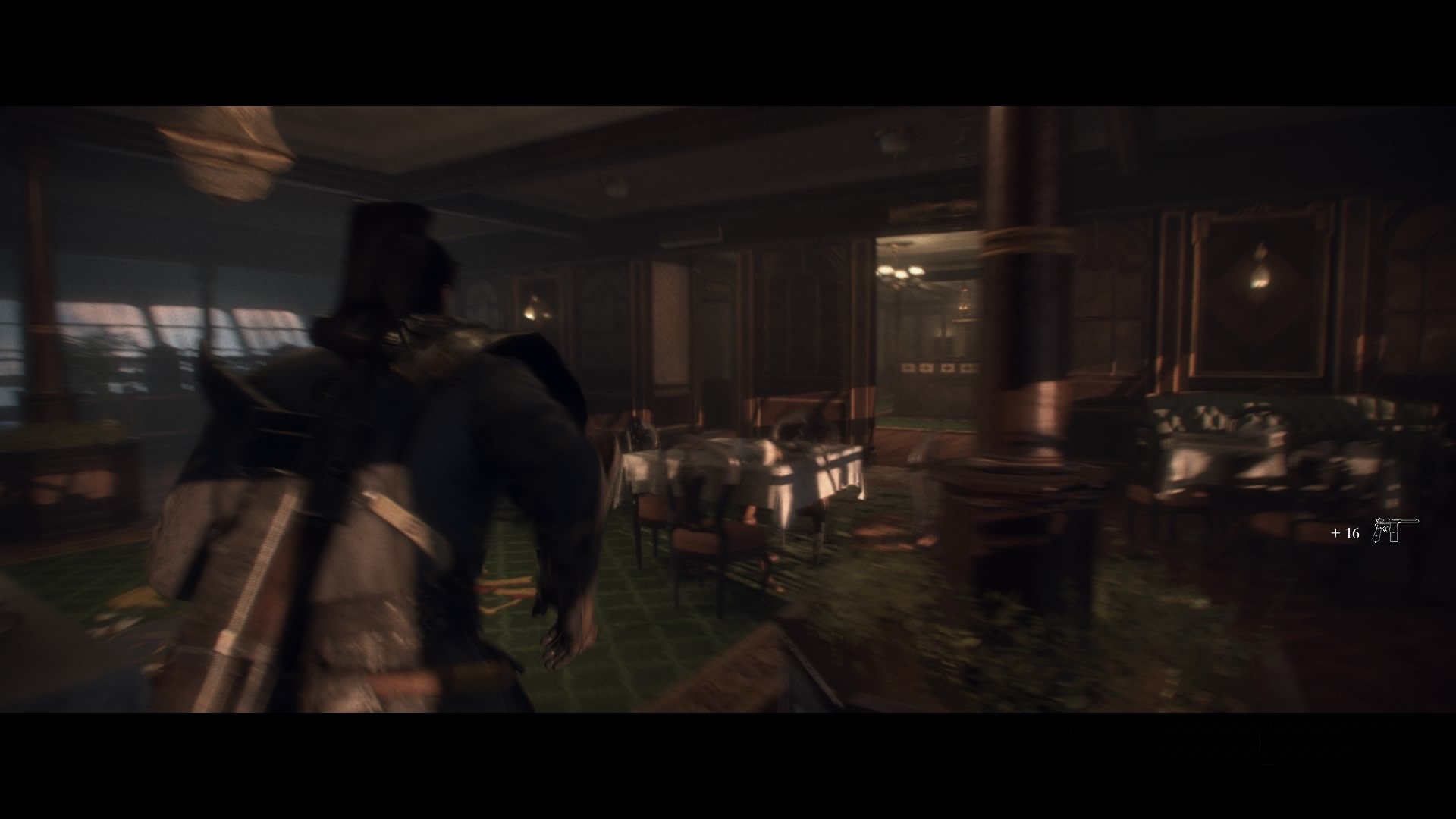Image resolution: width=1456 pixels, height=819 pixels.
Task: Click the trigger guard on the weapon icon
Action: (1387, 529)
